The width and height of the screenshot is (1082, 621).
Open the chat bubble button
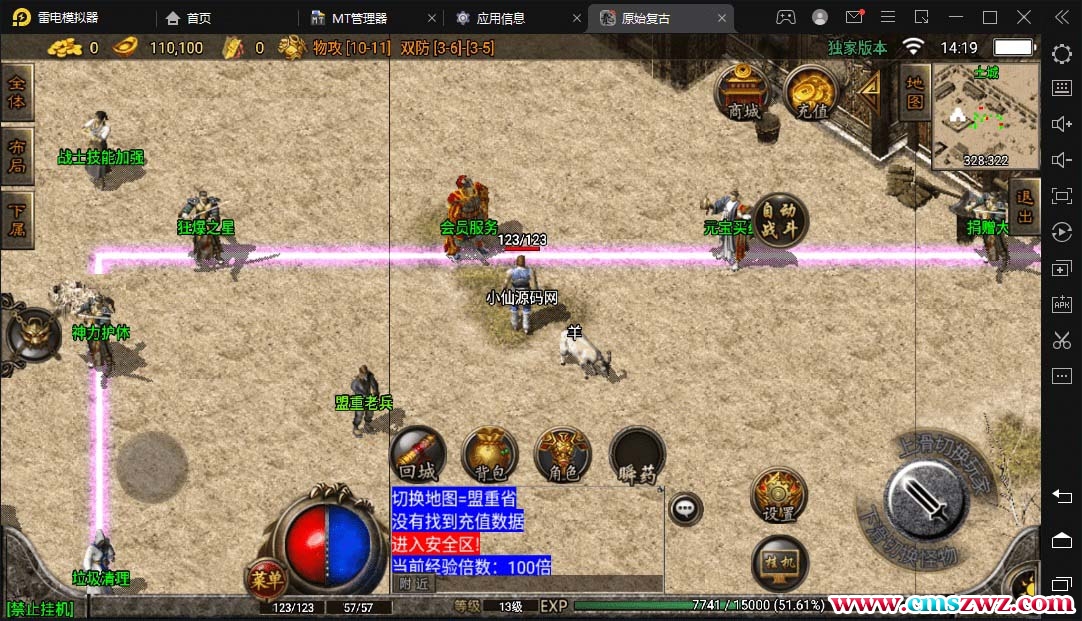(x=685, y=508)
